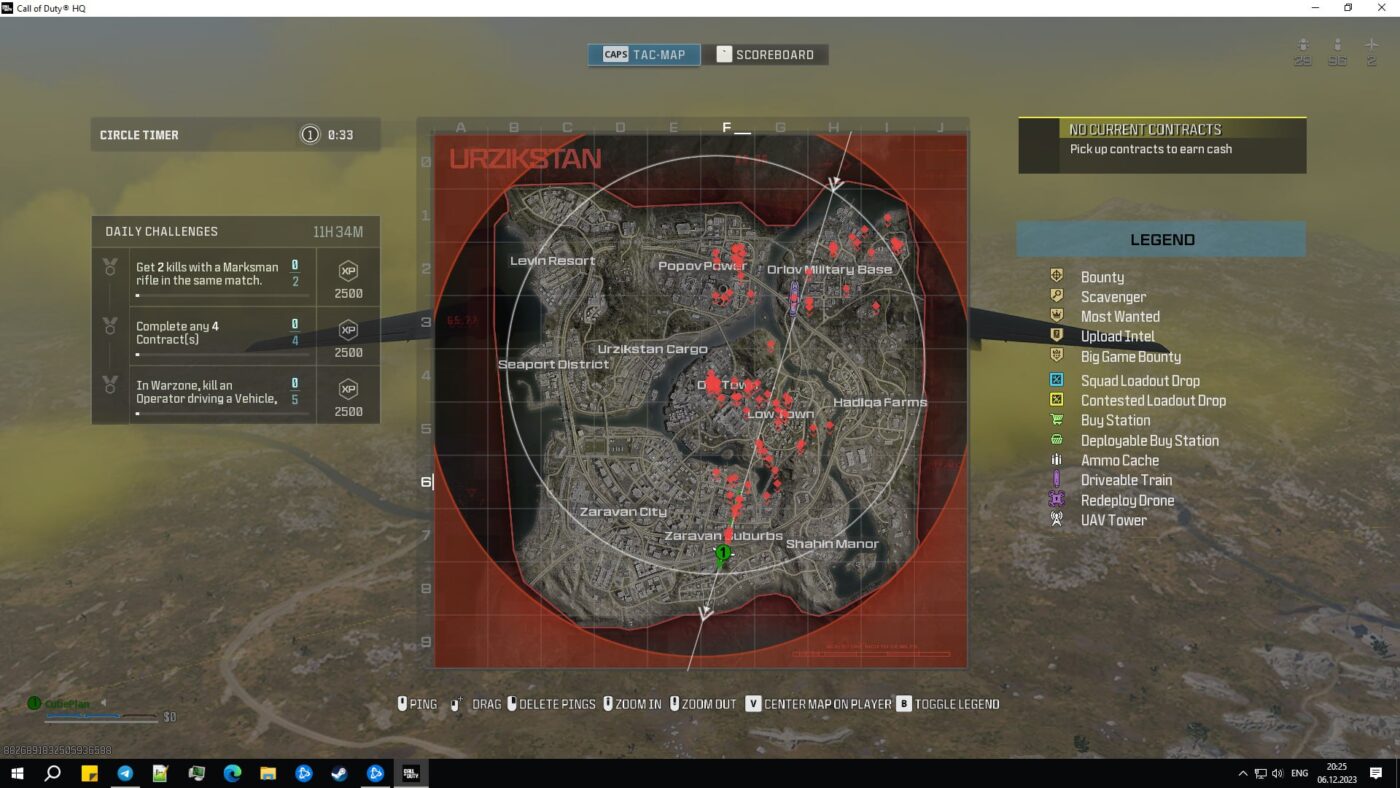
Task: Click the cash progress bar next to CubePlan
Action: (x=100, y=715)
